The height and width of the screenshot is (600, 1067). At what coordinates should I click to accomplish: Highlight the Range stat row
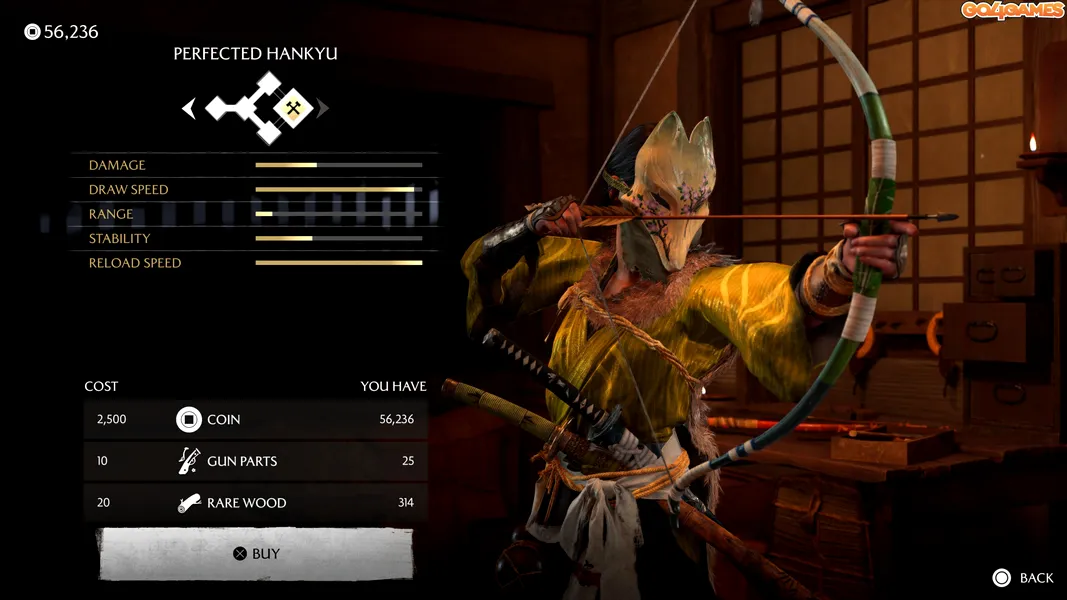point(255,214)
